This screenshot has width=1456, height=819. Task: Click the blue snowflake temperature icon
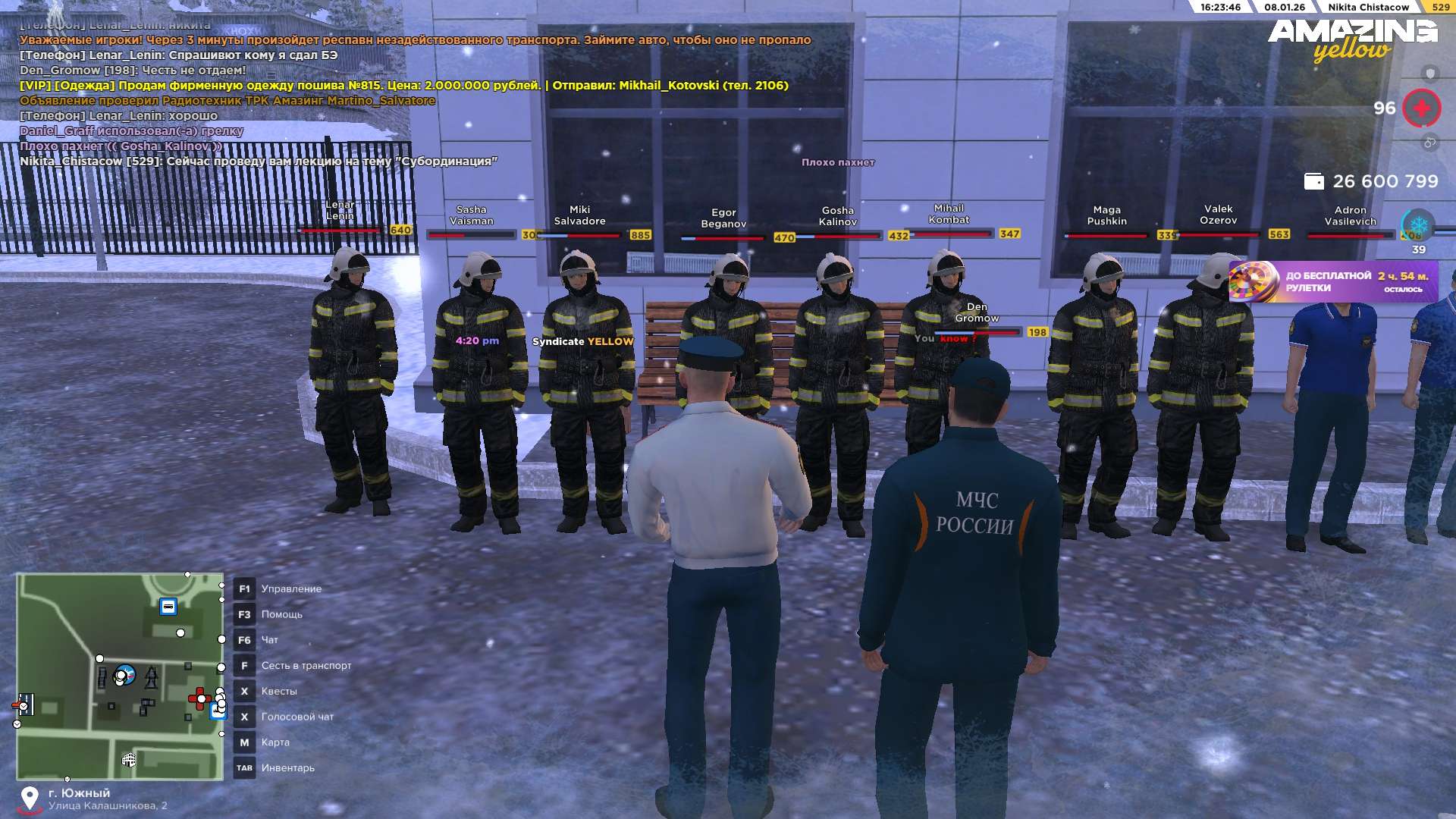coord(1418,225)
